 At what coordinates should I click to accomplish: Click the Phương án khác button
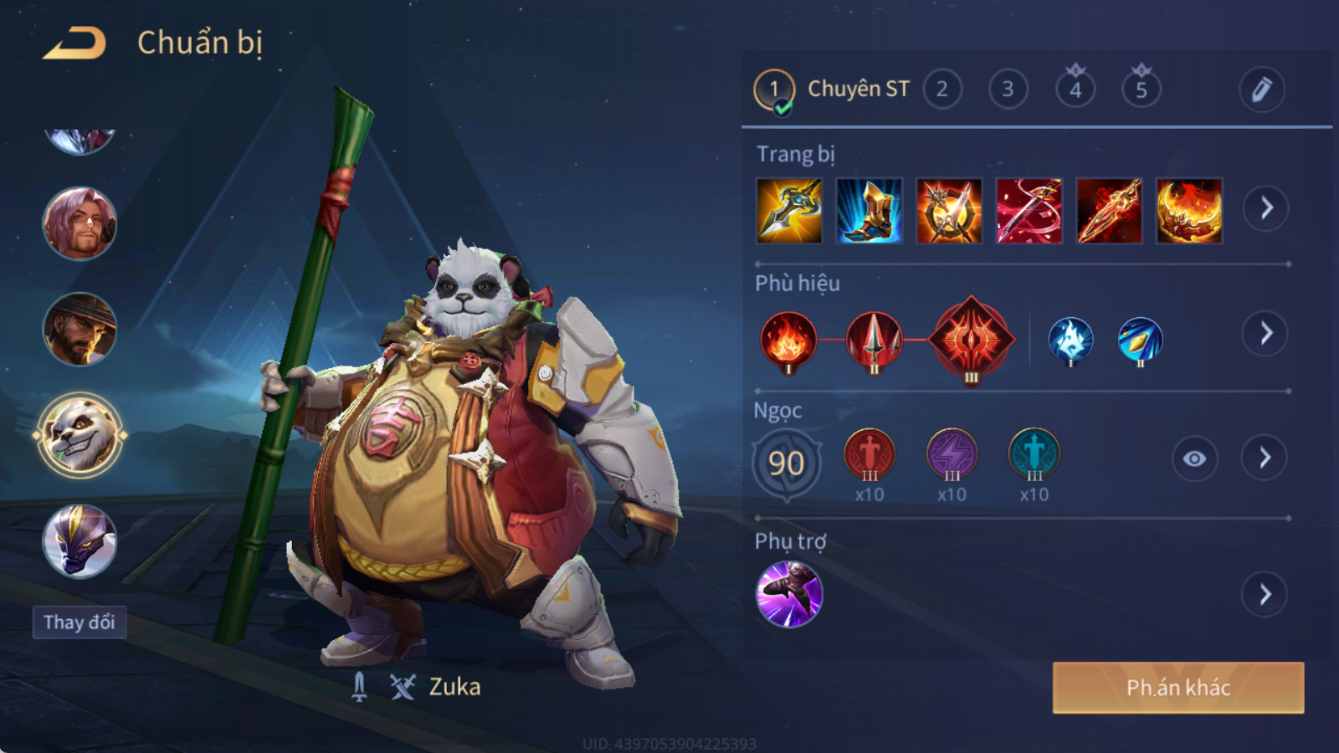point(1178,688)
